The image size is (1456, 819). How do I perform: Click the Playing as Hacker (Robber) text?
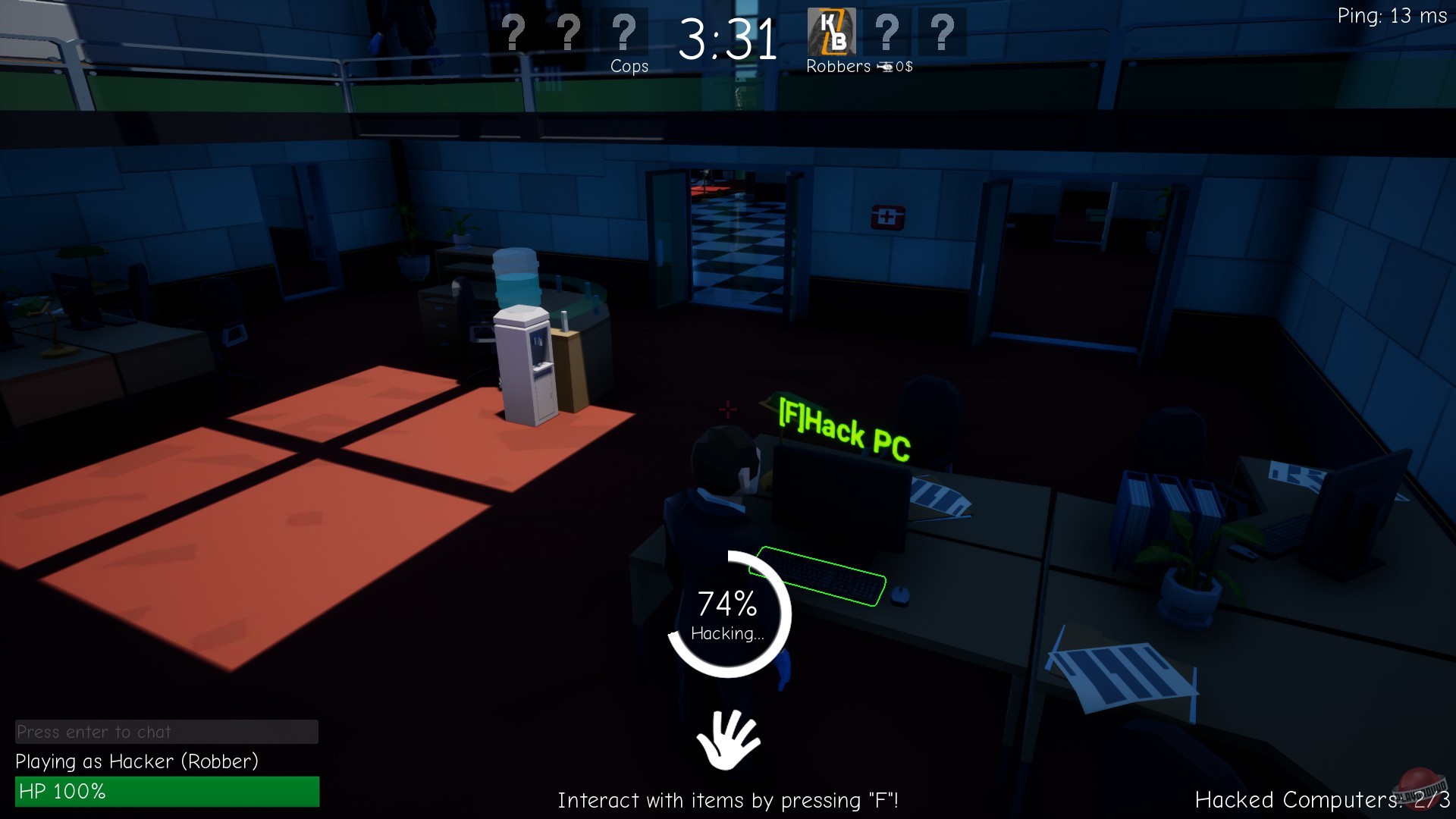[136, 762]
